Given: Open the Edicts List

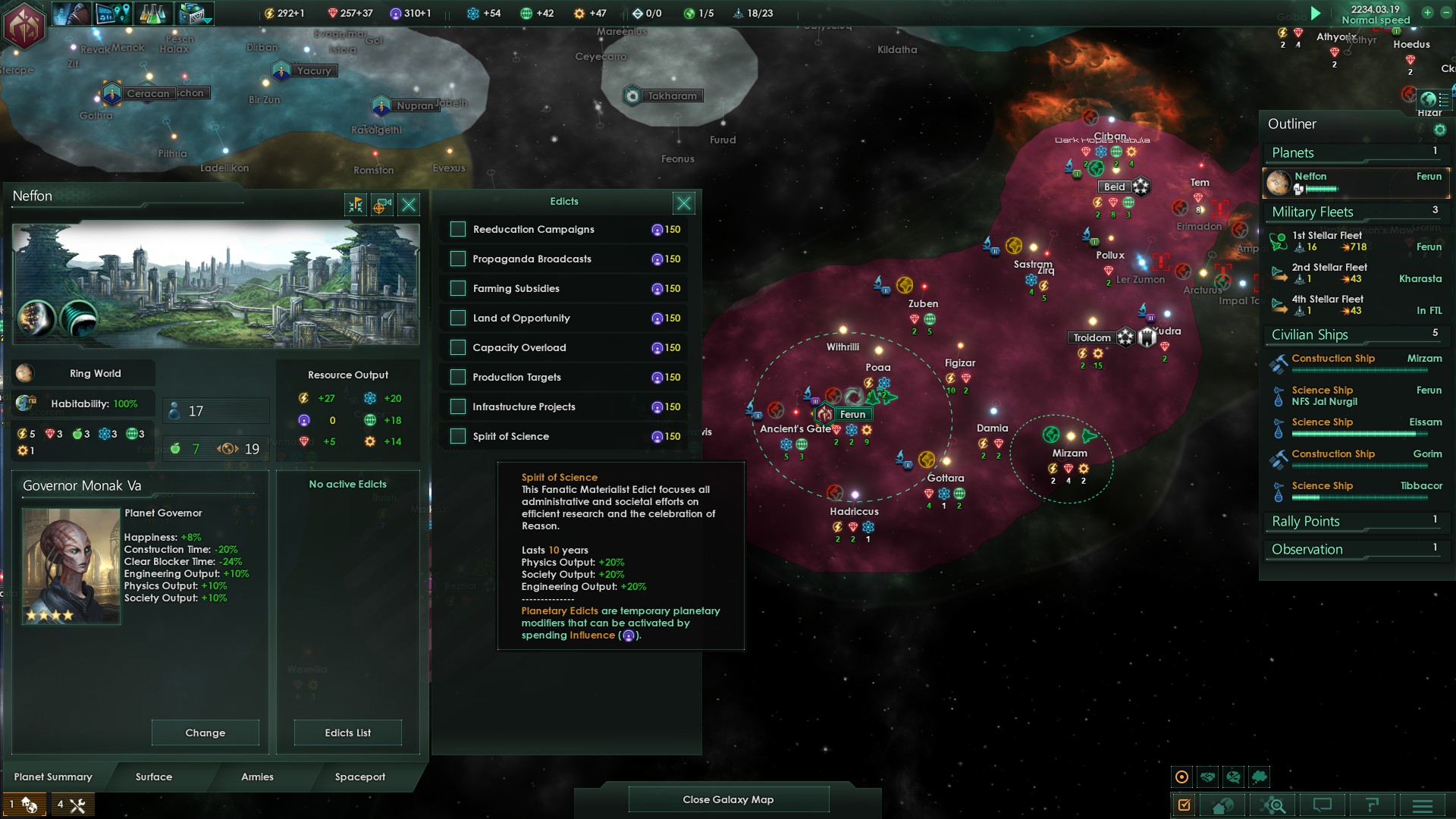Looking at the screenshot, I should click(x=347, y=733).
